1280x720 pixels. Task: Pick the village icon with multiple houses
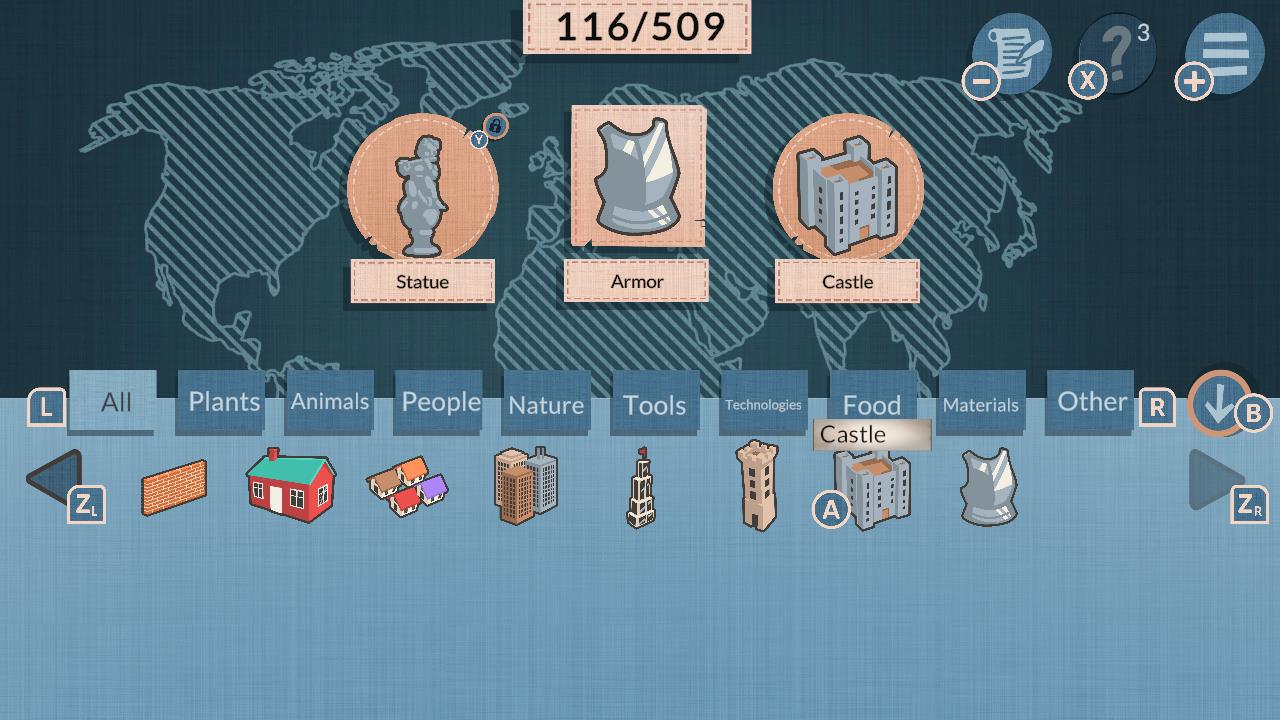(x=406, y=487)
